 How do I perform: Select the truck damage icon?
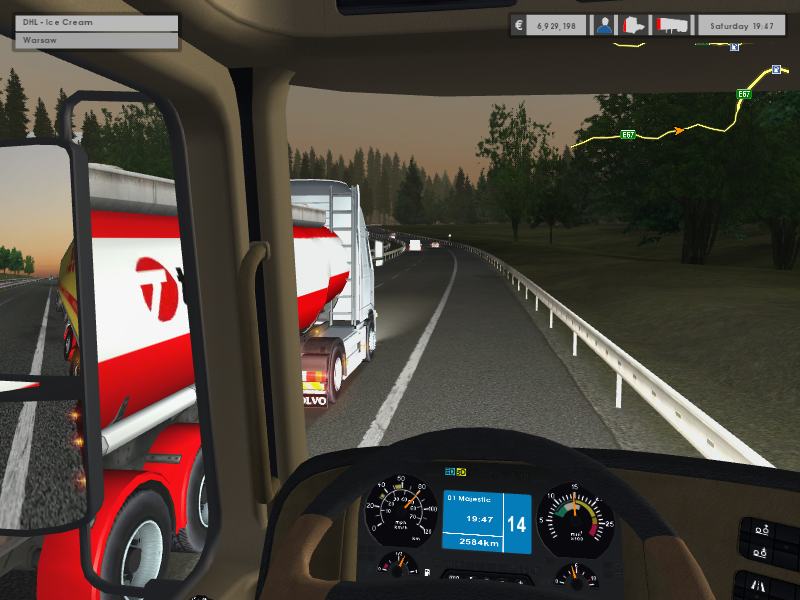(x=634, y=25)
